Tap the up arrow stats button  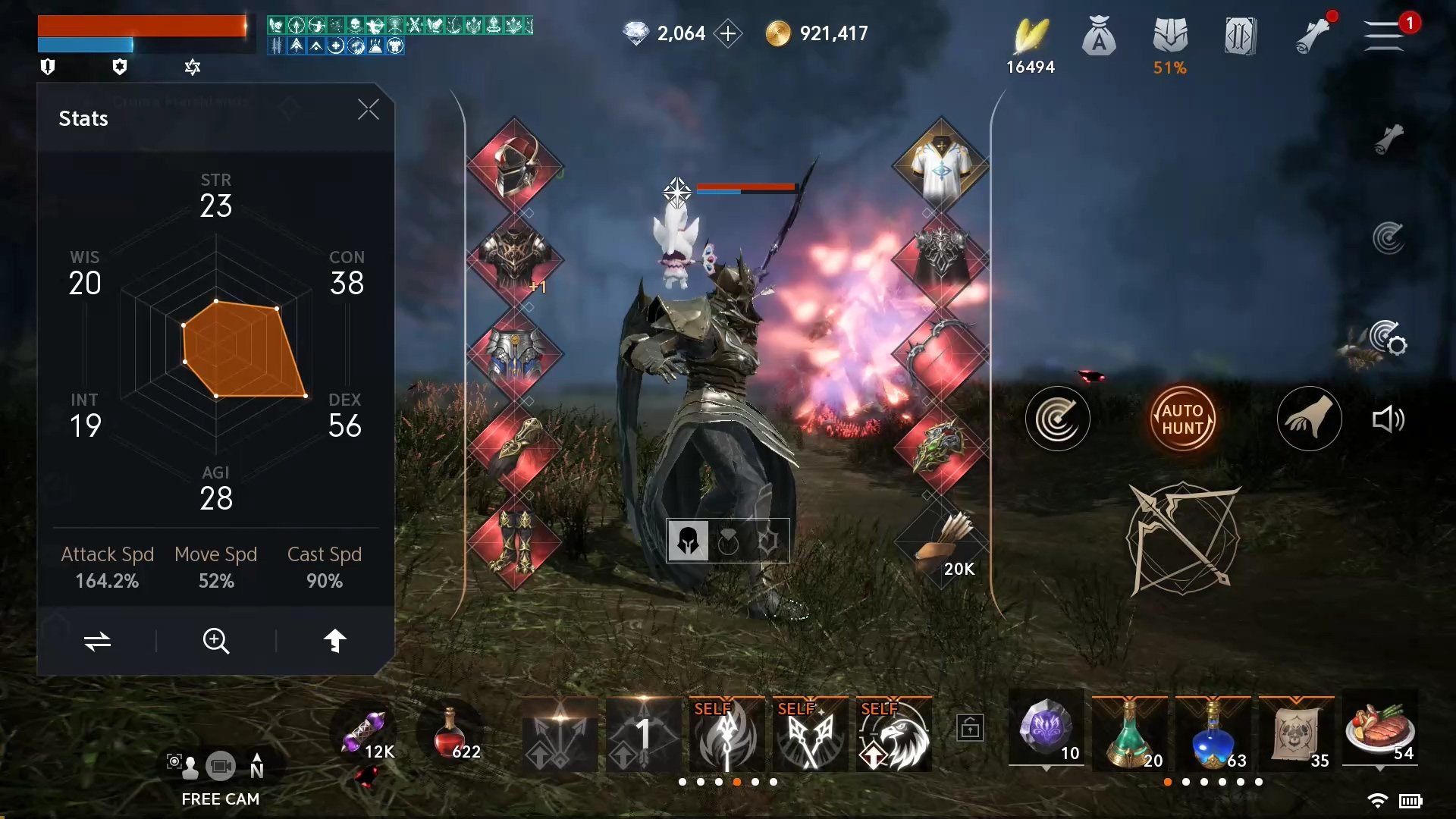point(334,642)
